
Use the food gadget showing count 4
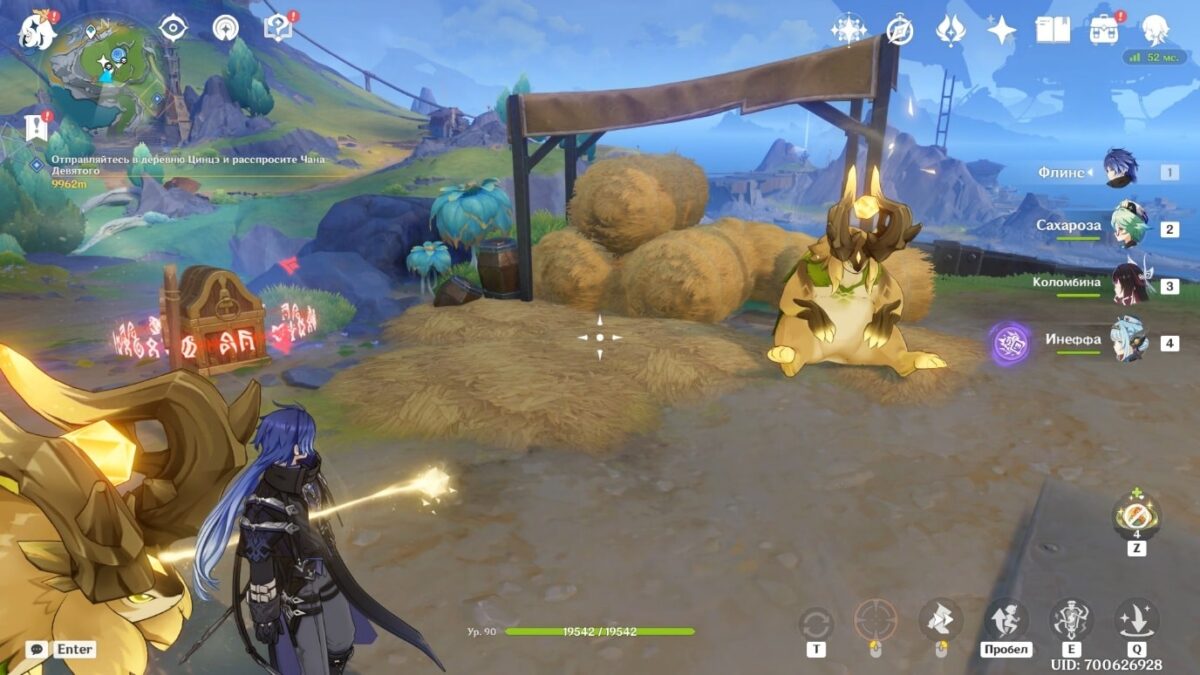1137,518
